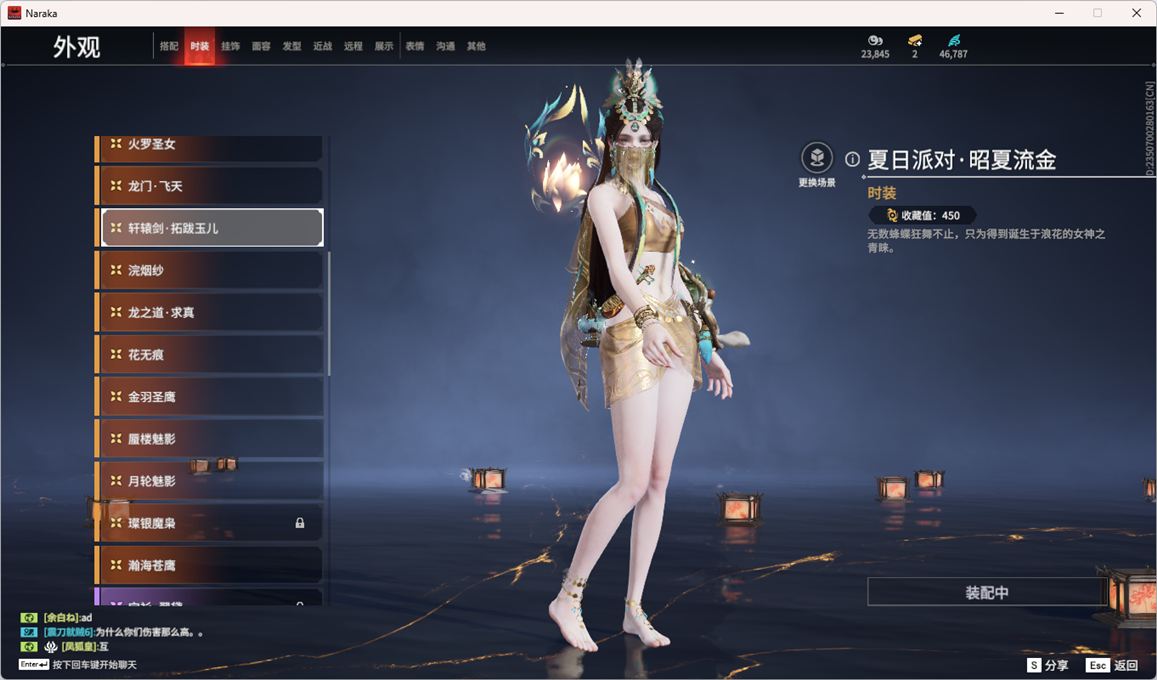Screen dimensions: 1157x680
Task: Choose the 其他 tab
Action: [x=476, y=47]
